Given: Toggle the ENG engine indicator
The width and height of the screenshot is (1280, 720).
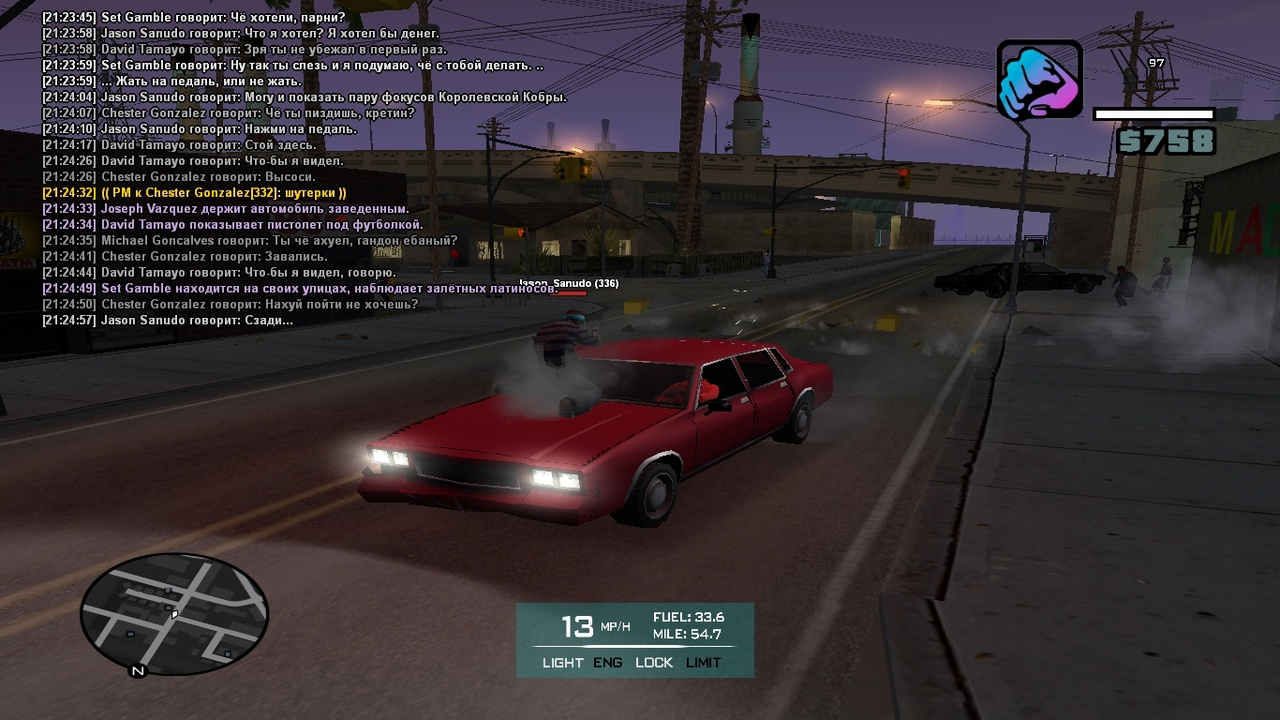Looking at the screenshot, I should (607, 663).
